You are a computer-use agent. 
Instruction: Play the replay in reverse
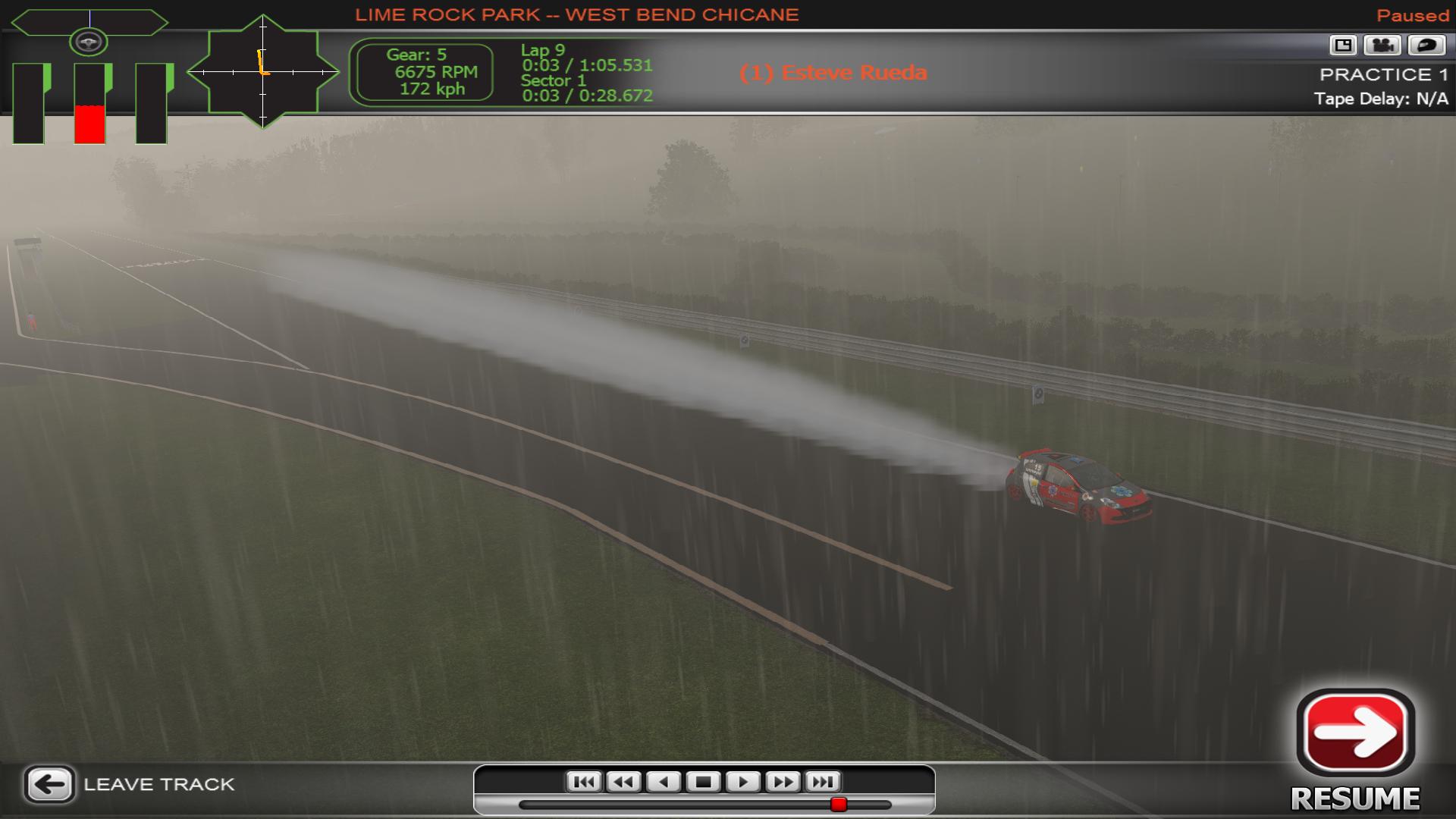(664, 782)
